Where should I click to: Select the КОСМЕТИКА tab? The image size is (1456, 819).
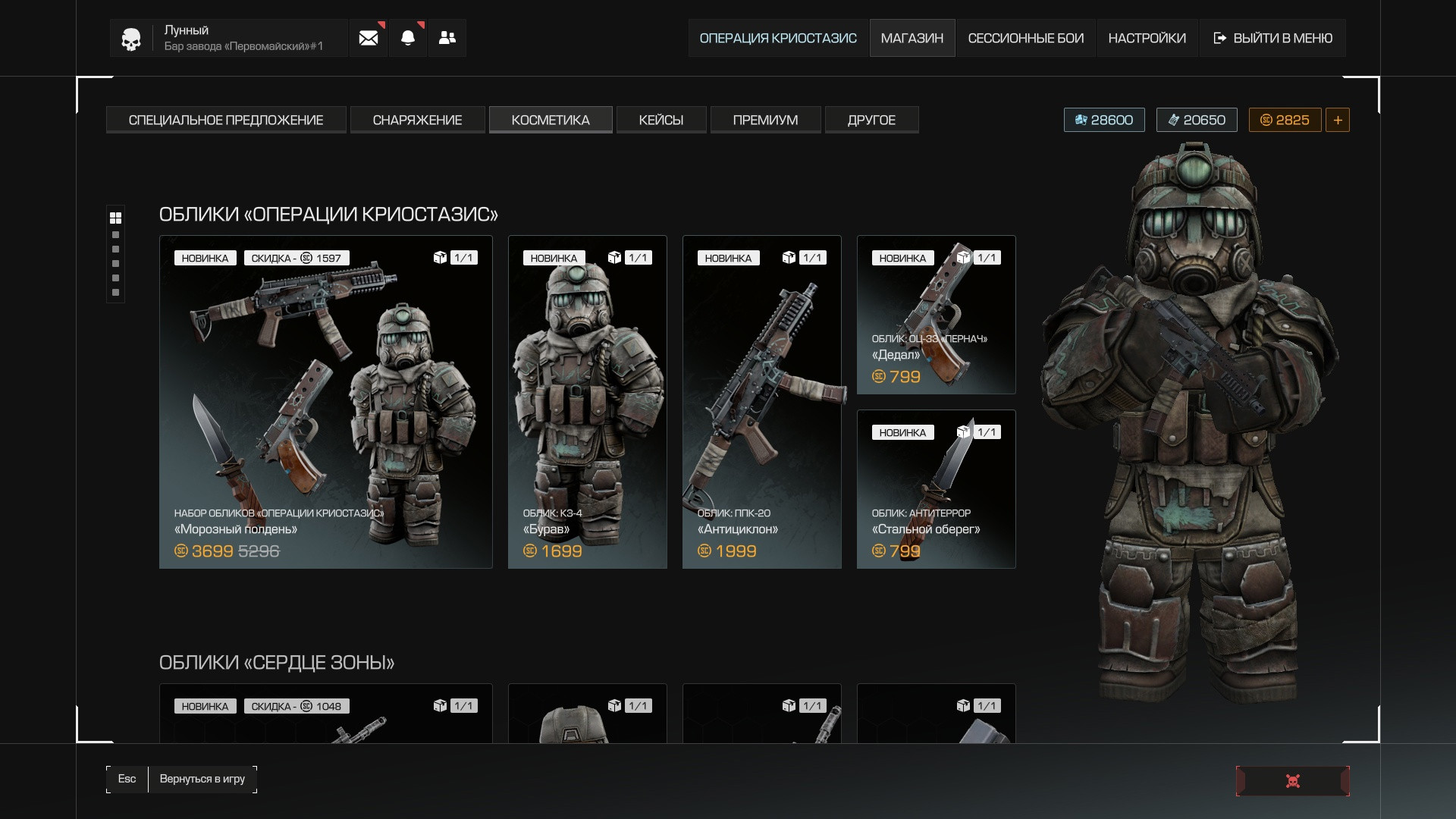[551, 120]
